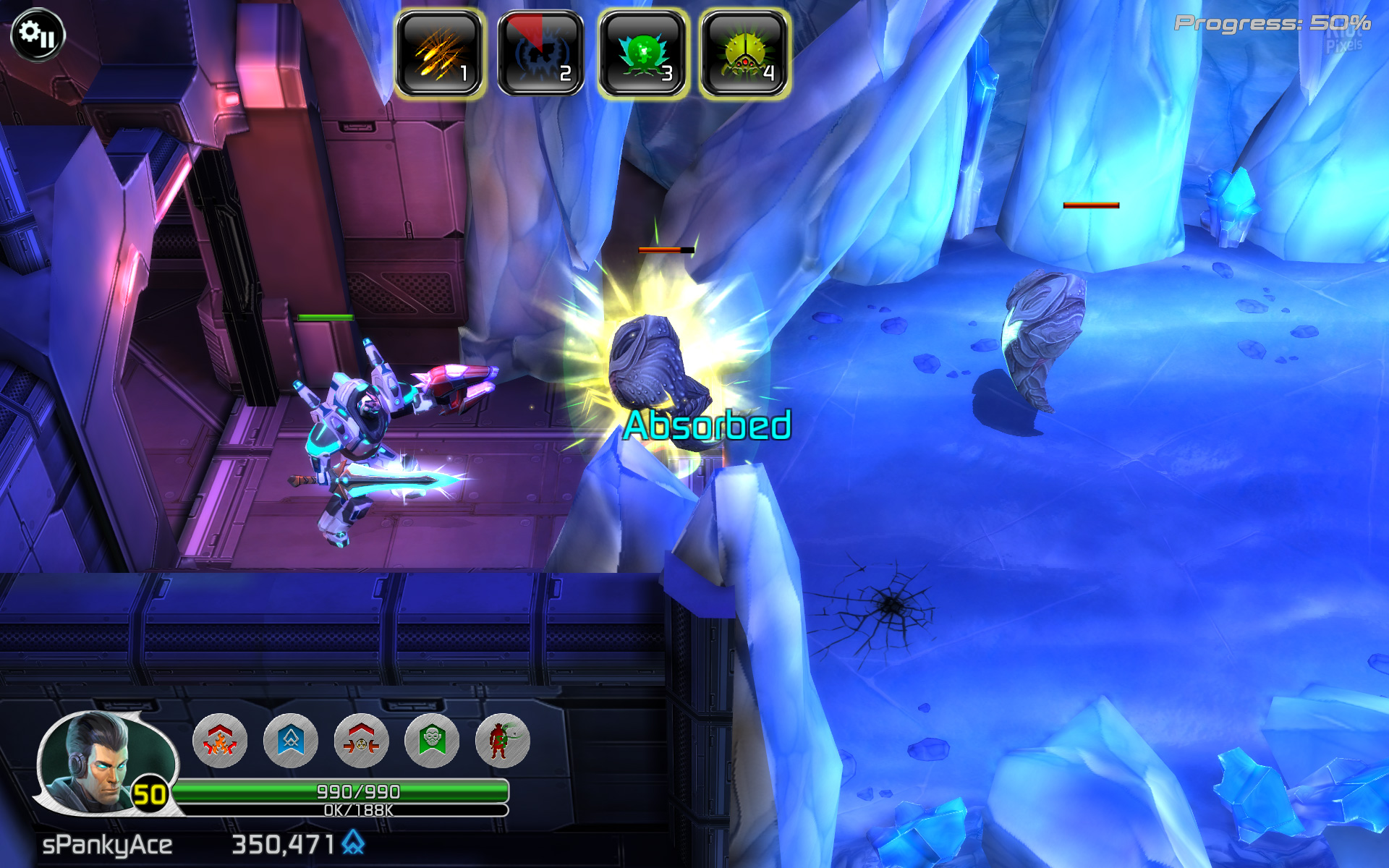
Task: Activate the yellow spider bug ability
Action: 744,54
